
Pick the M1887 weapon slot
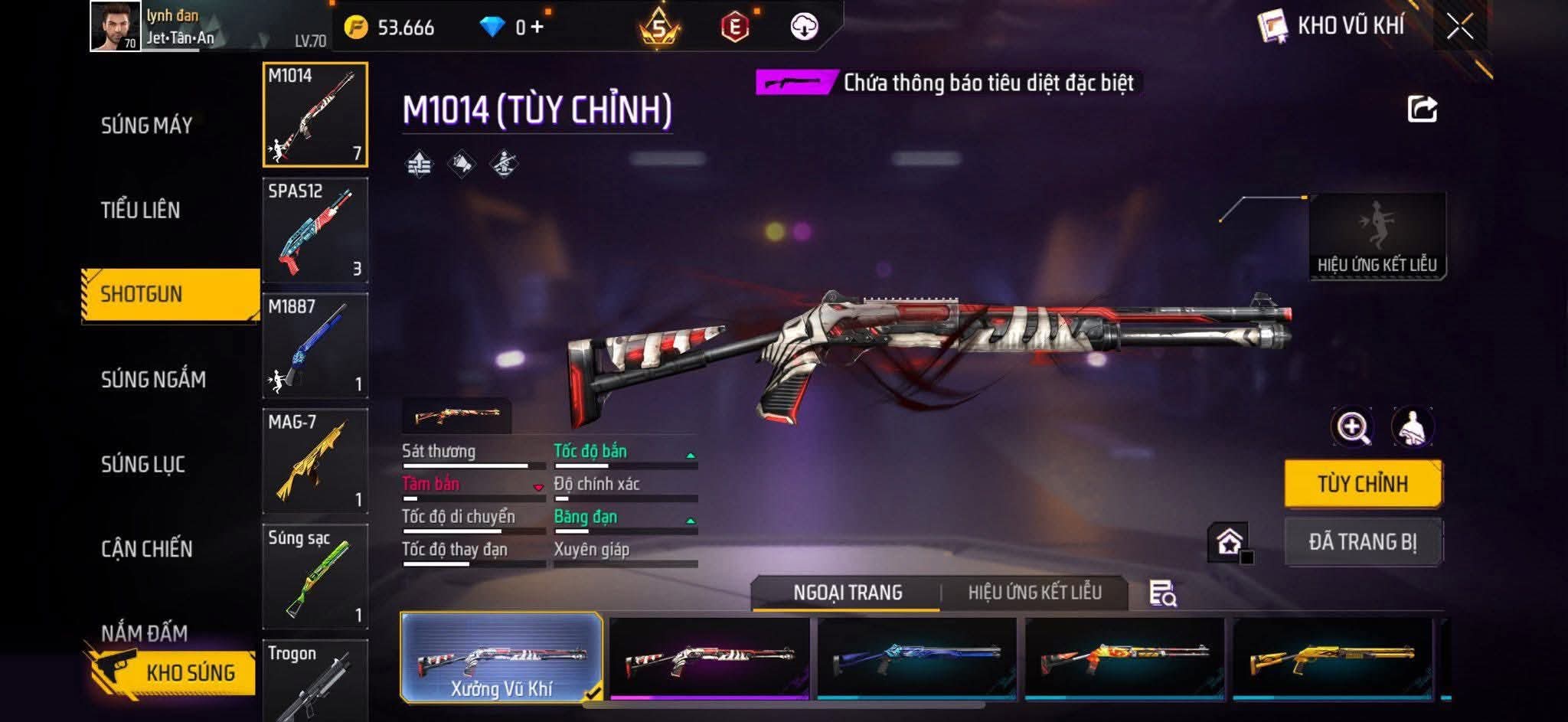click(x=315, y=345)
